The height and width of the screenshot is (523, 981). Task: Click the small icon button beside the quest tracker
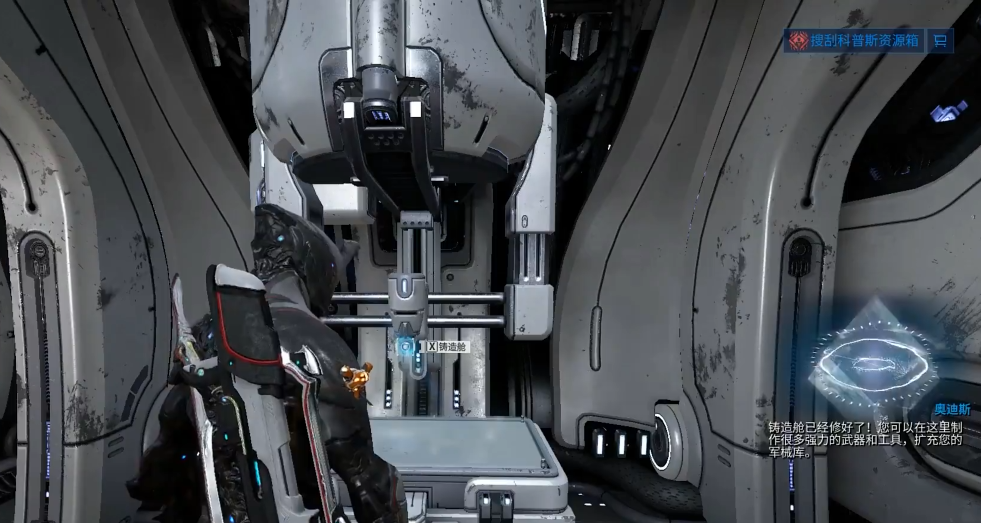tap(940, 40)
